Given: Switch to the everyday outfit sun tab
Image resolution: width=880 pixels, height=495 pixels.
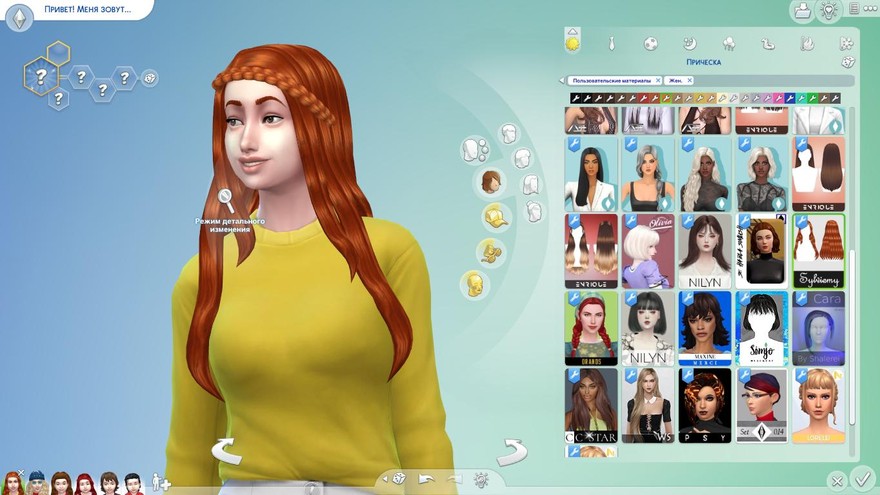Looking at the screenshot, I should (573, 43).
